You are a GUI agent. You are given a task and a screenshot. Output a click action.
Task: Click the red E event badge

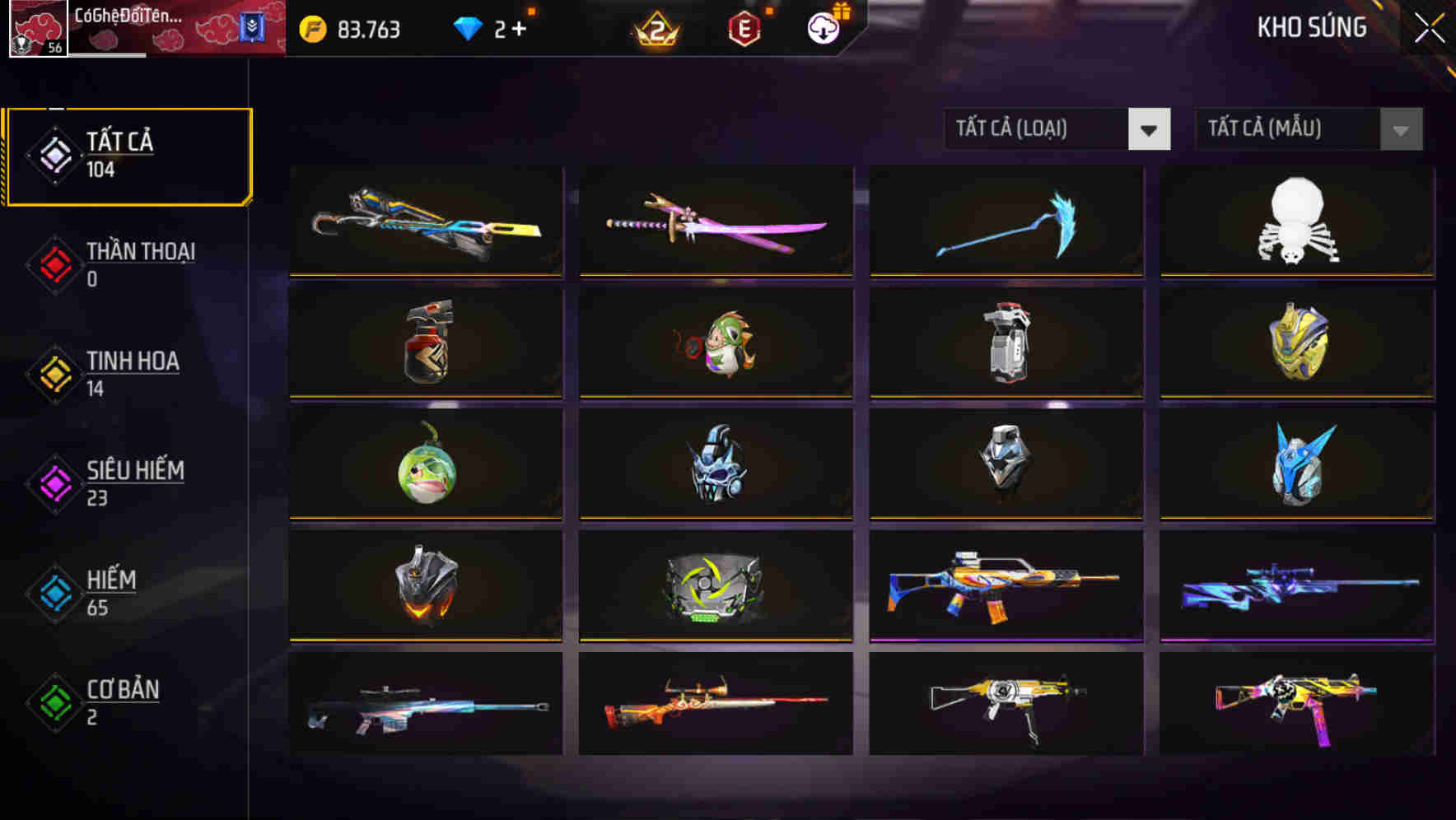click(745, 28)
